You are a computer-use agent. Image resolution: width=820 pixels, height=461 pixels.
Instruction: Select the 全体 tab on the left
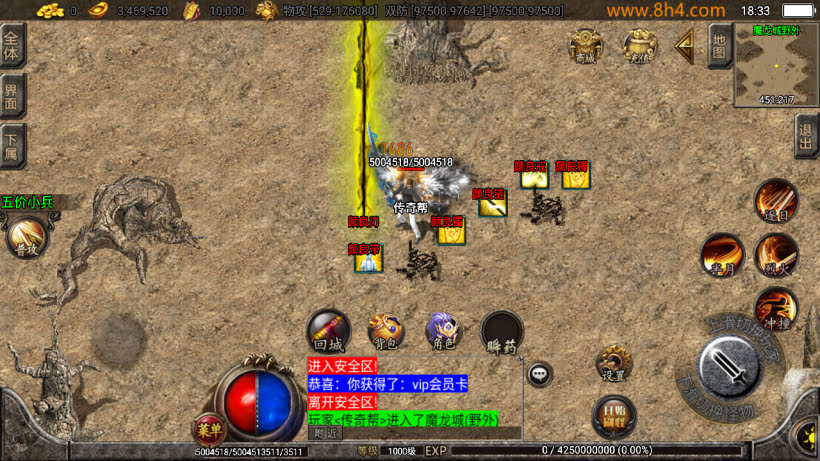[12, 48]
